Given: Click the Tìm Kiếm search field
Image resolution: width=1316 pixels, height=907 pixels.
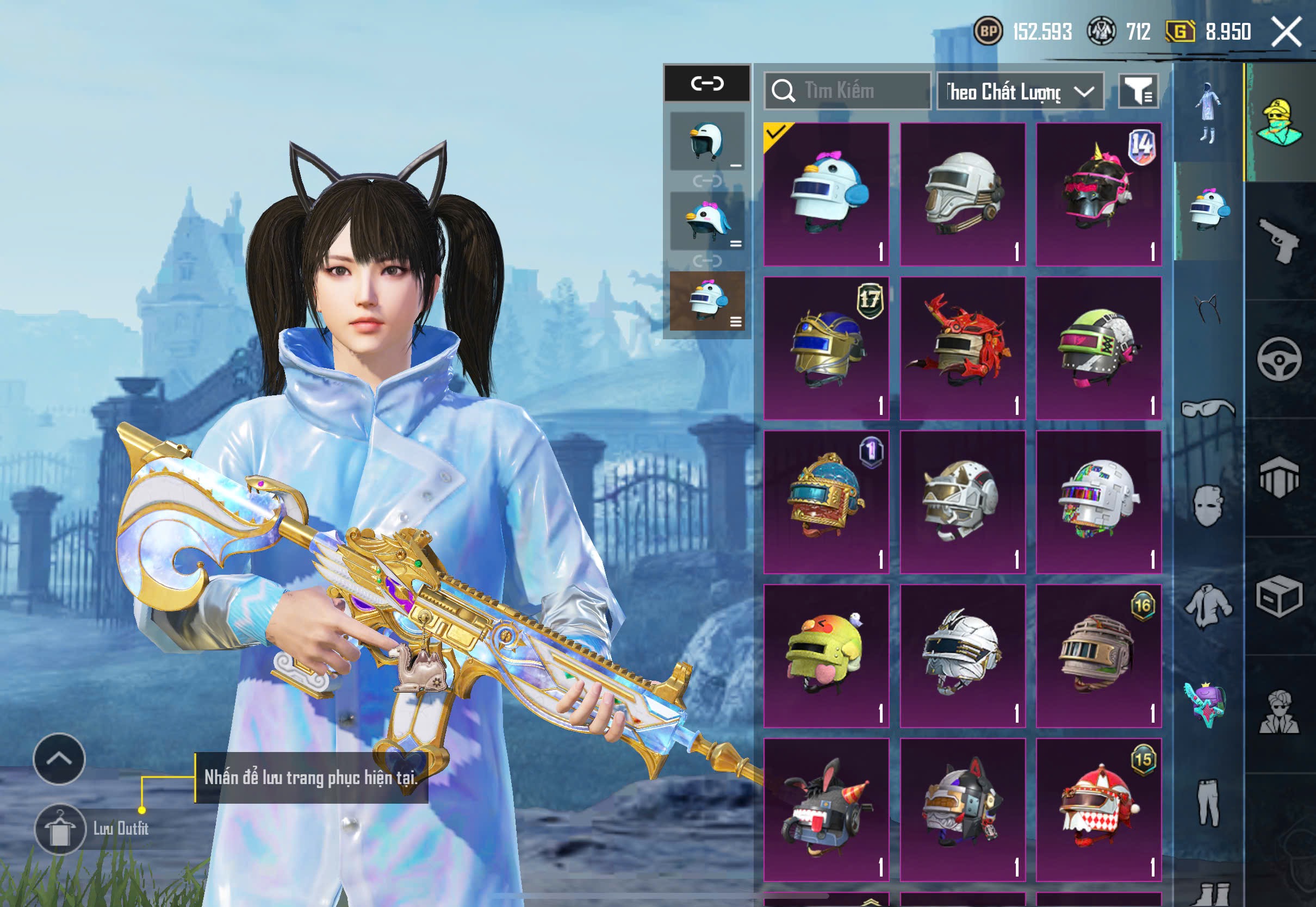Looking at the screenshot, I should pos(848,91).
